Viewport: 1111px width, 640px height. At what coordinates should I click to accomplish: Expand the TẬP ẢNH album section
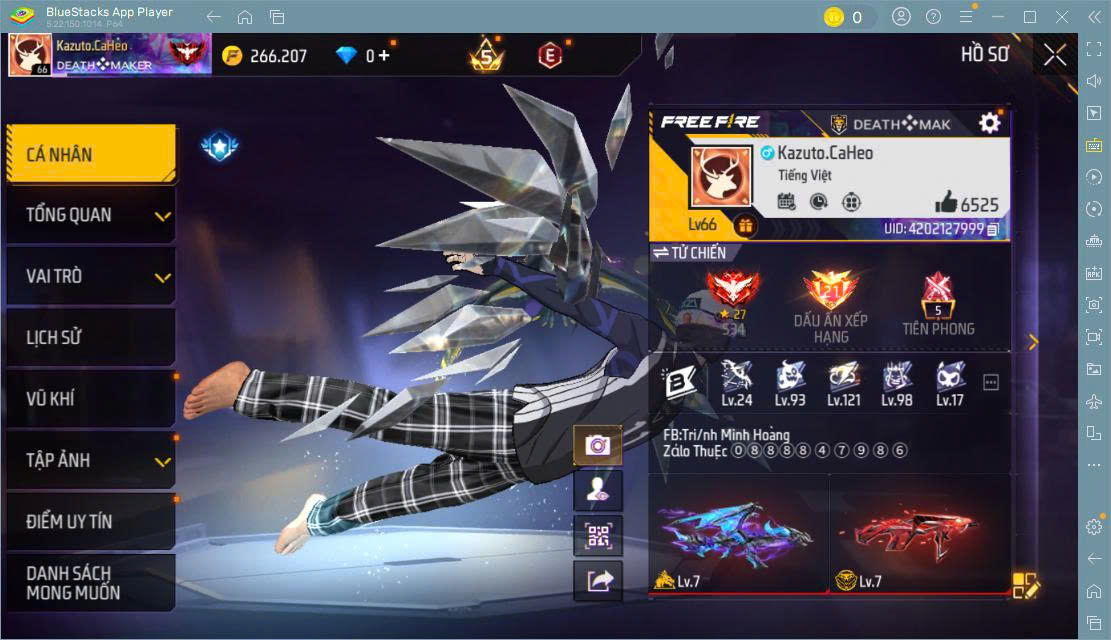pyautogui.click(x=90, y=460)
